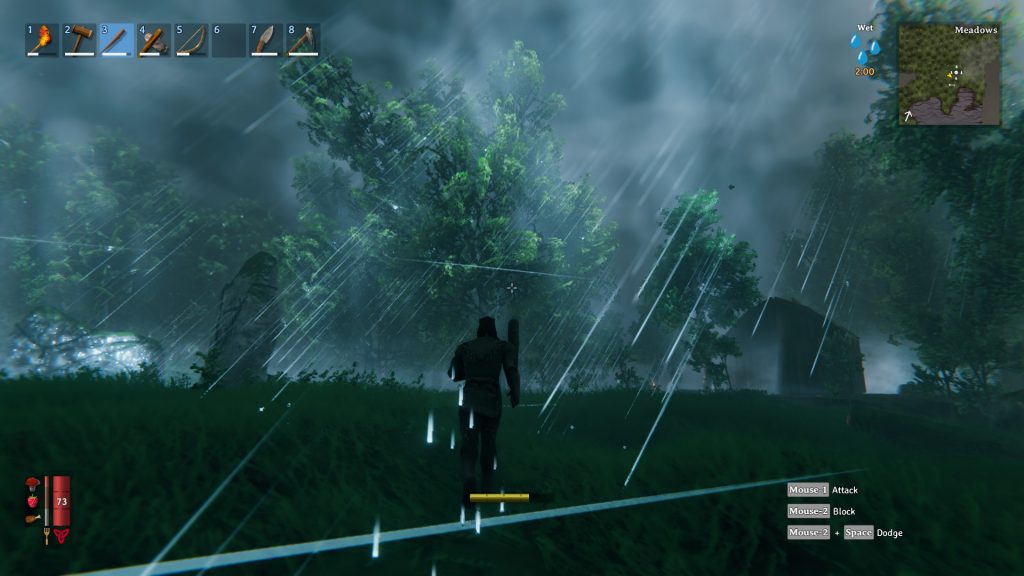Click the cooked meat food icon

32,518
